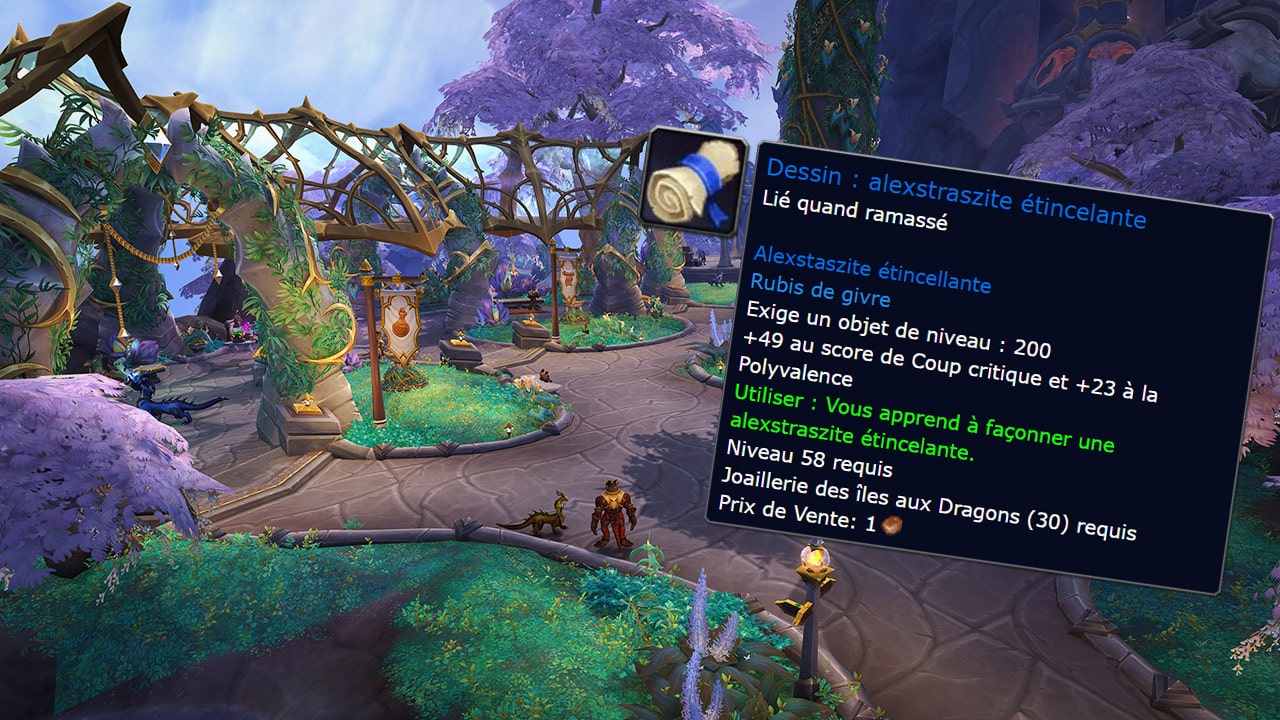The image size is (1280, 720).
Task: Click the rolled scroll recipe icon
Action: [x=692, y=185]
